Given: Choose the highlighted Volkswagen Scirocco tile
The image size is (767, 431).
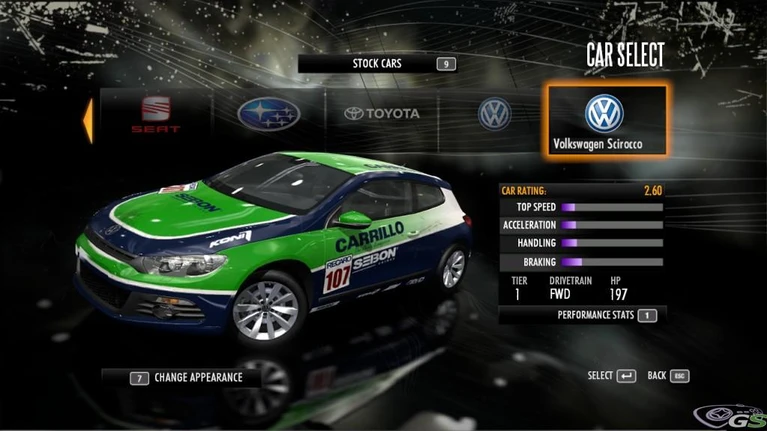Looking at the screenshot, I should click(x=603, y=120).
